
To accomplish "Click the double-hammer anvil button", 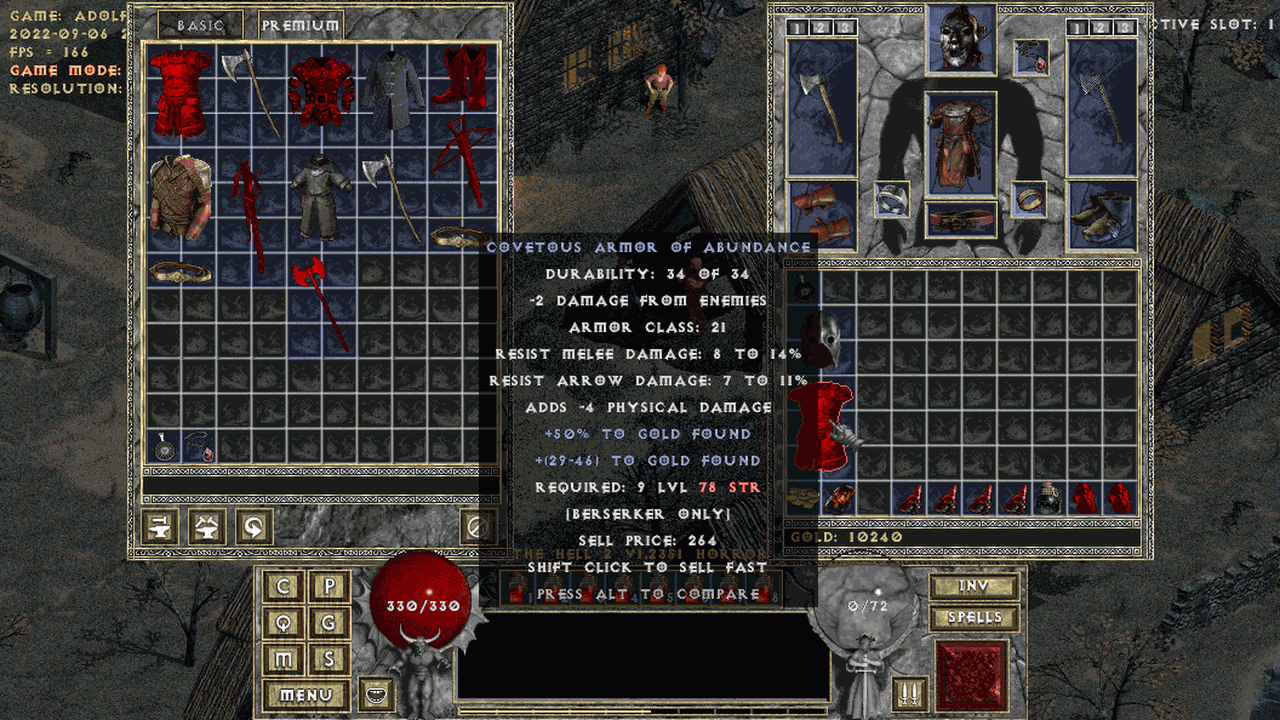I will [x=207, y=525].
